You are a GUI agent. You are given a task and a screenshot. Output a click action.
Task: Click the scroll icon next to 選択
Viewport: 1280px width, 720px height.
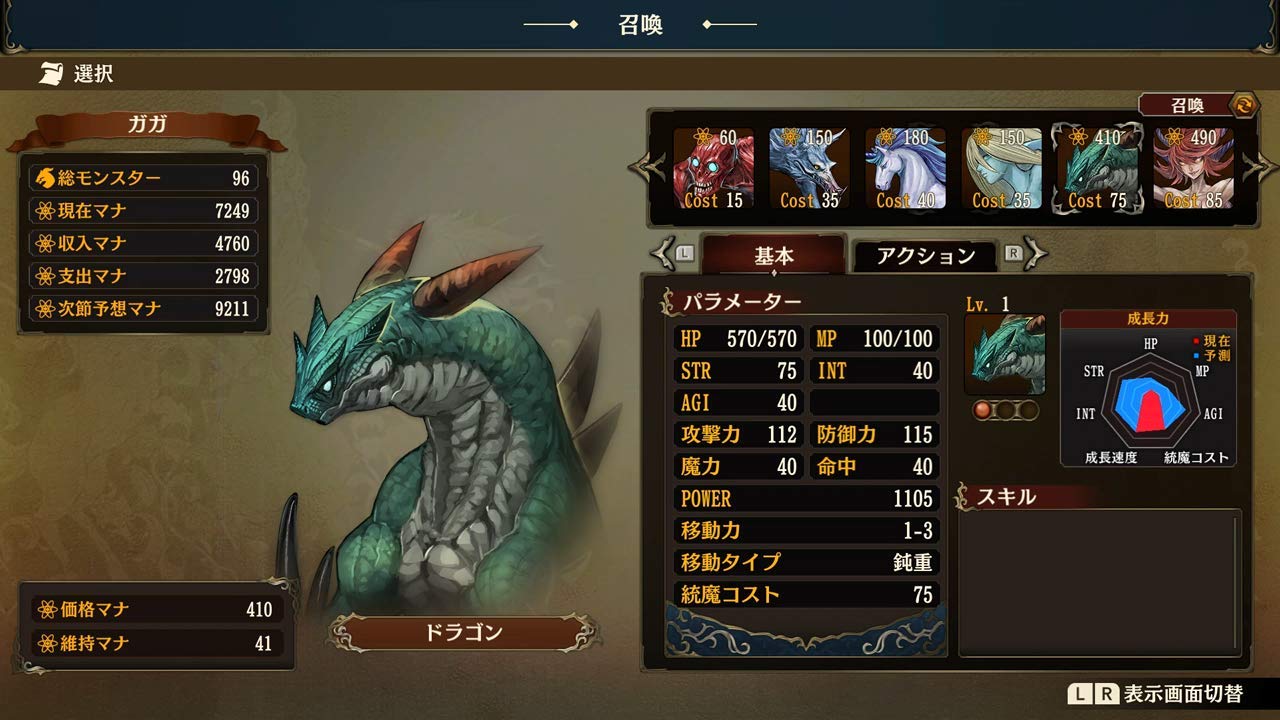tap(48, 72)
